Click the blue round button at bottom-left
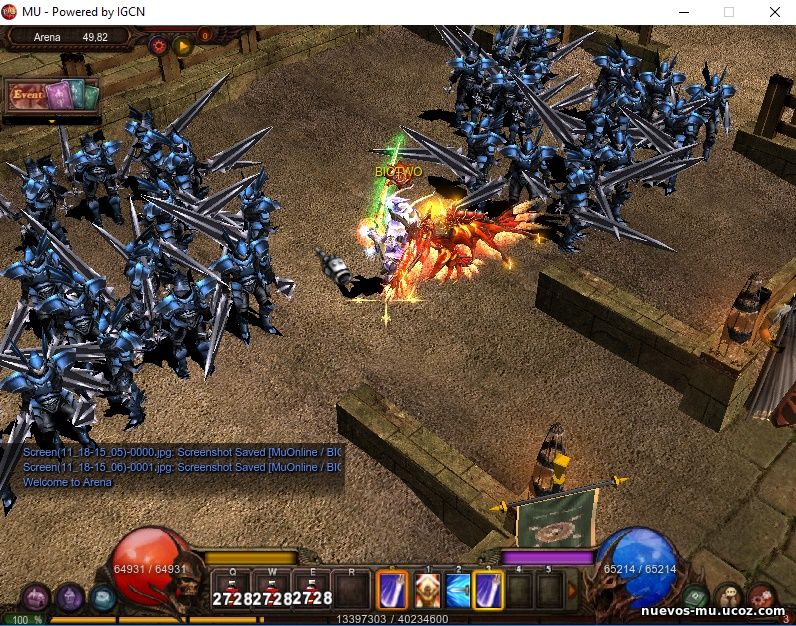 [103, 598]
